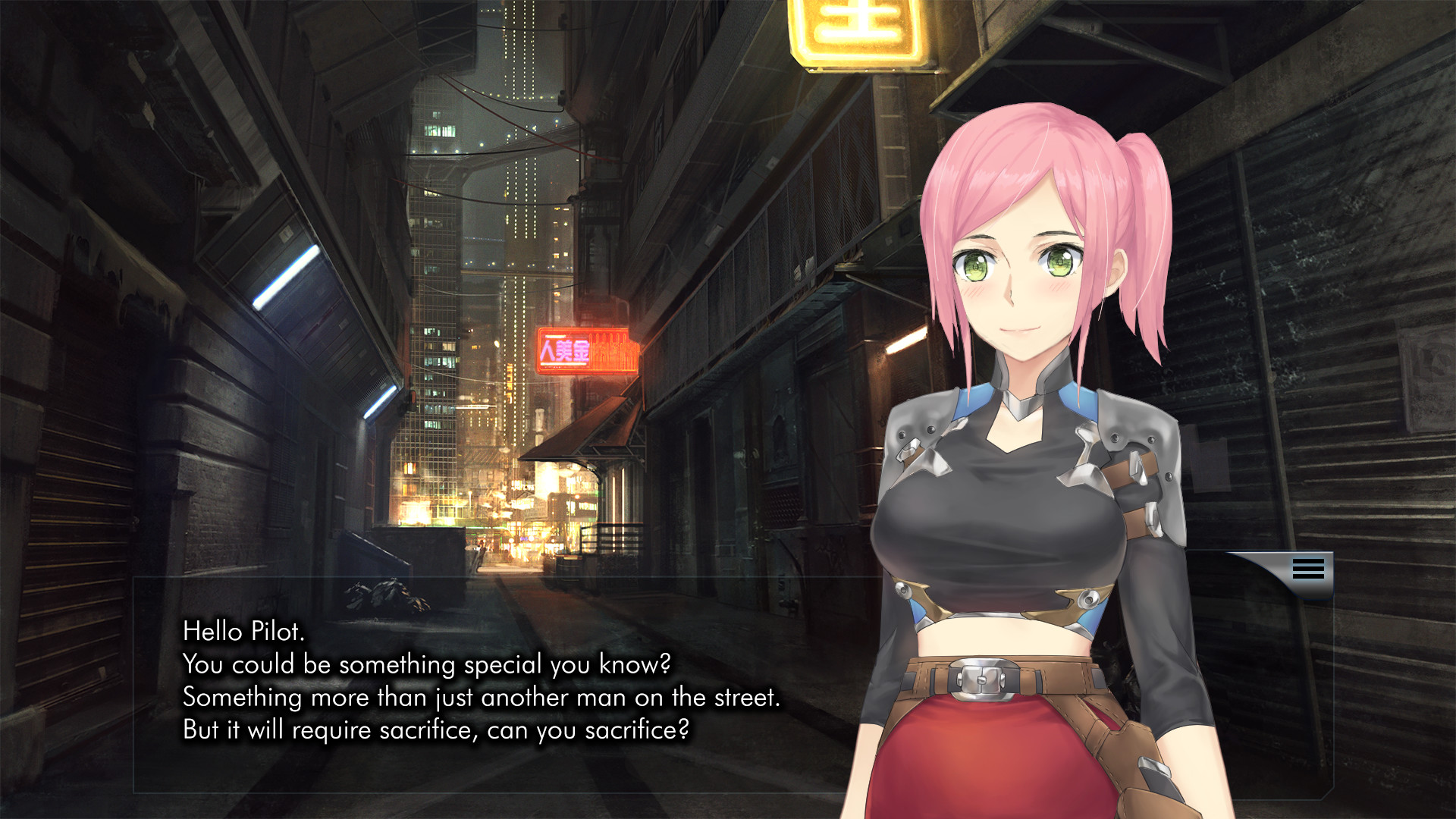Screen dimensions: 1456x819
Task: Open the hamburger menu icon
Action: pyautogui.click(x=1308, y=569)
